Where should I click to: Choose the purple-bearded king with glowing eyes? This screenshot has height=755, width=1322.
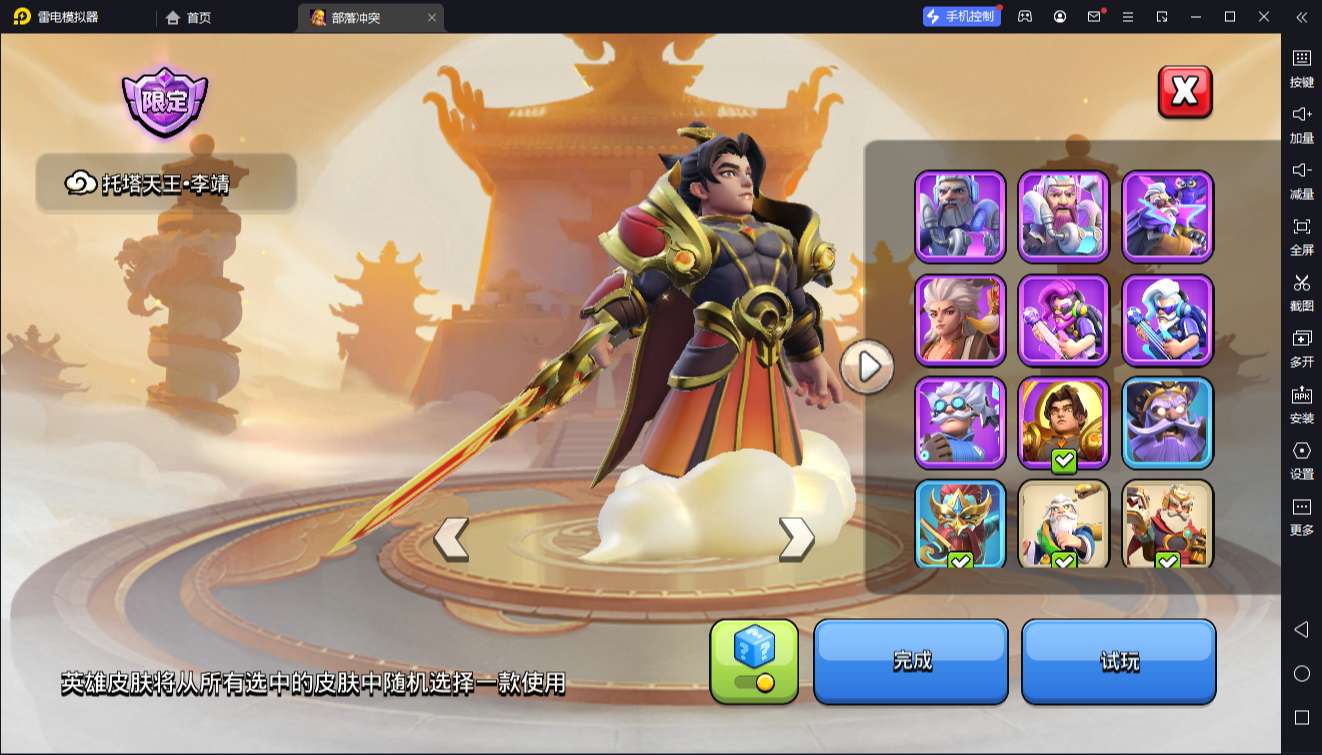[x=1168, y=423]
